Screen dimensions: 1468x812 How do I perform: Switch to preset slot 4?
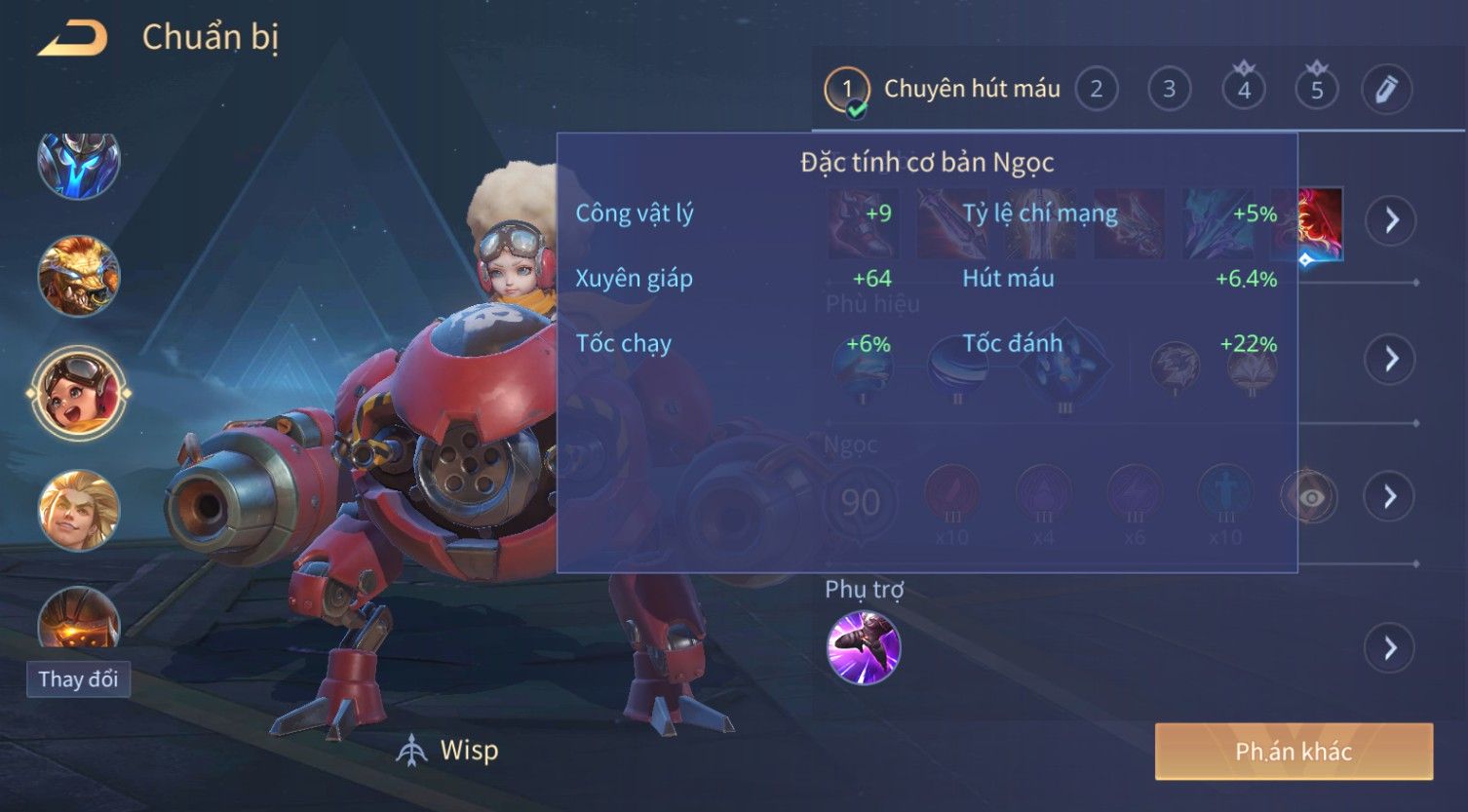point(1244,90)
